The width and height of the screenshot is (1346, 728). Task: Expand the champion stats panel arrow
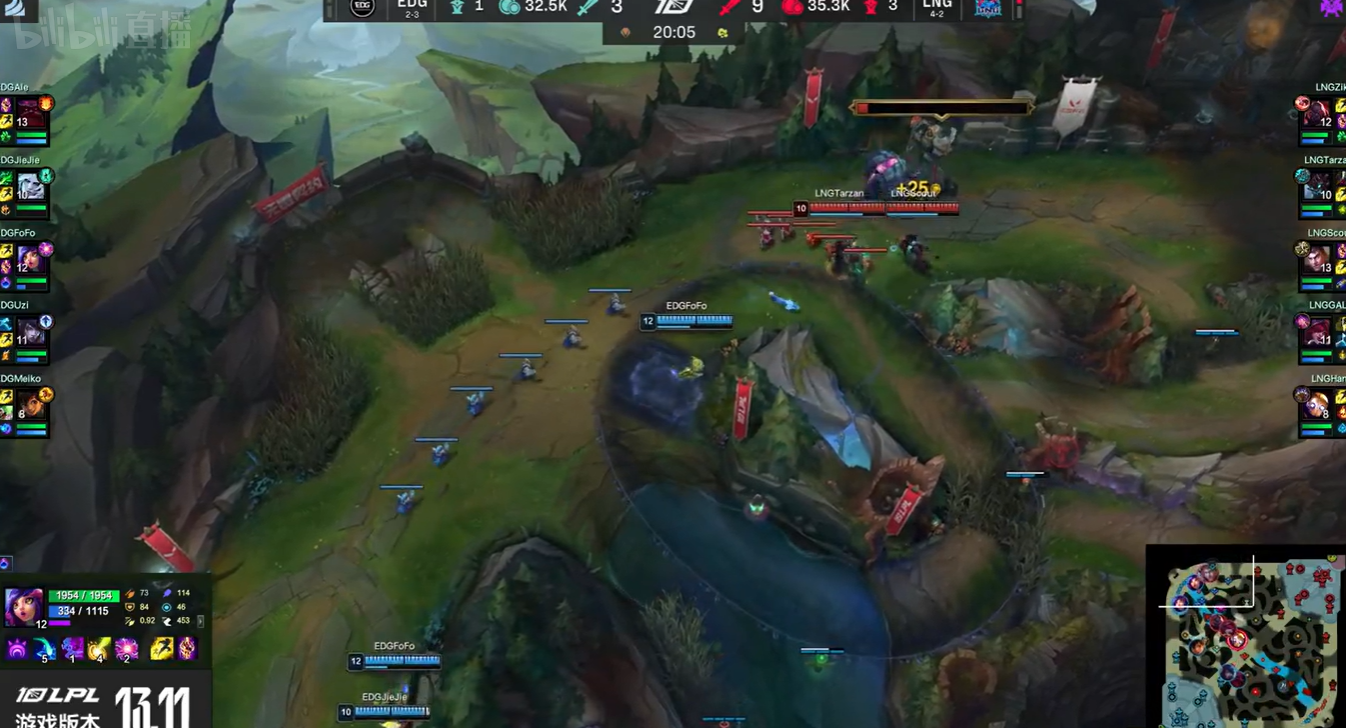coord(201,621)
